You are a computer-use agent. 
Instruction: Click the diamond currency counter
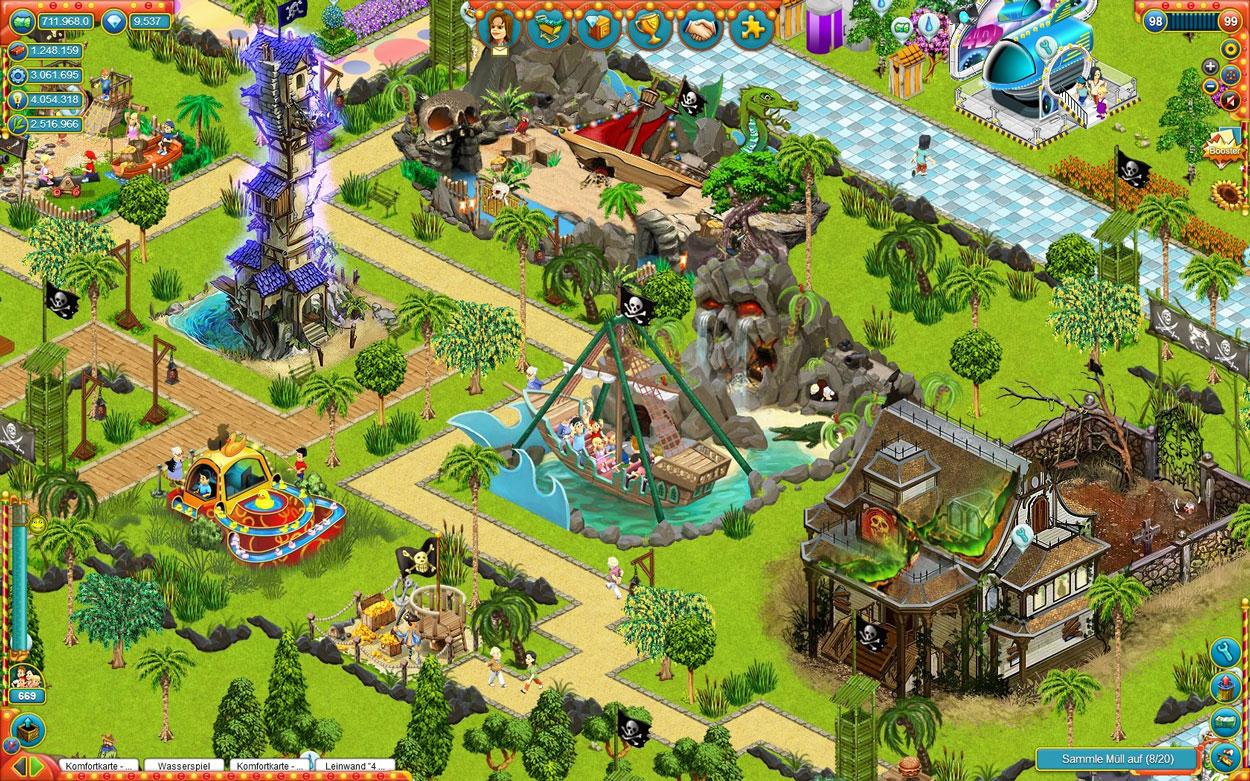coord(139,20)
